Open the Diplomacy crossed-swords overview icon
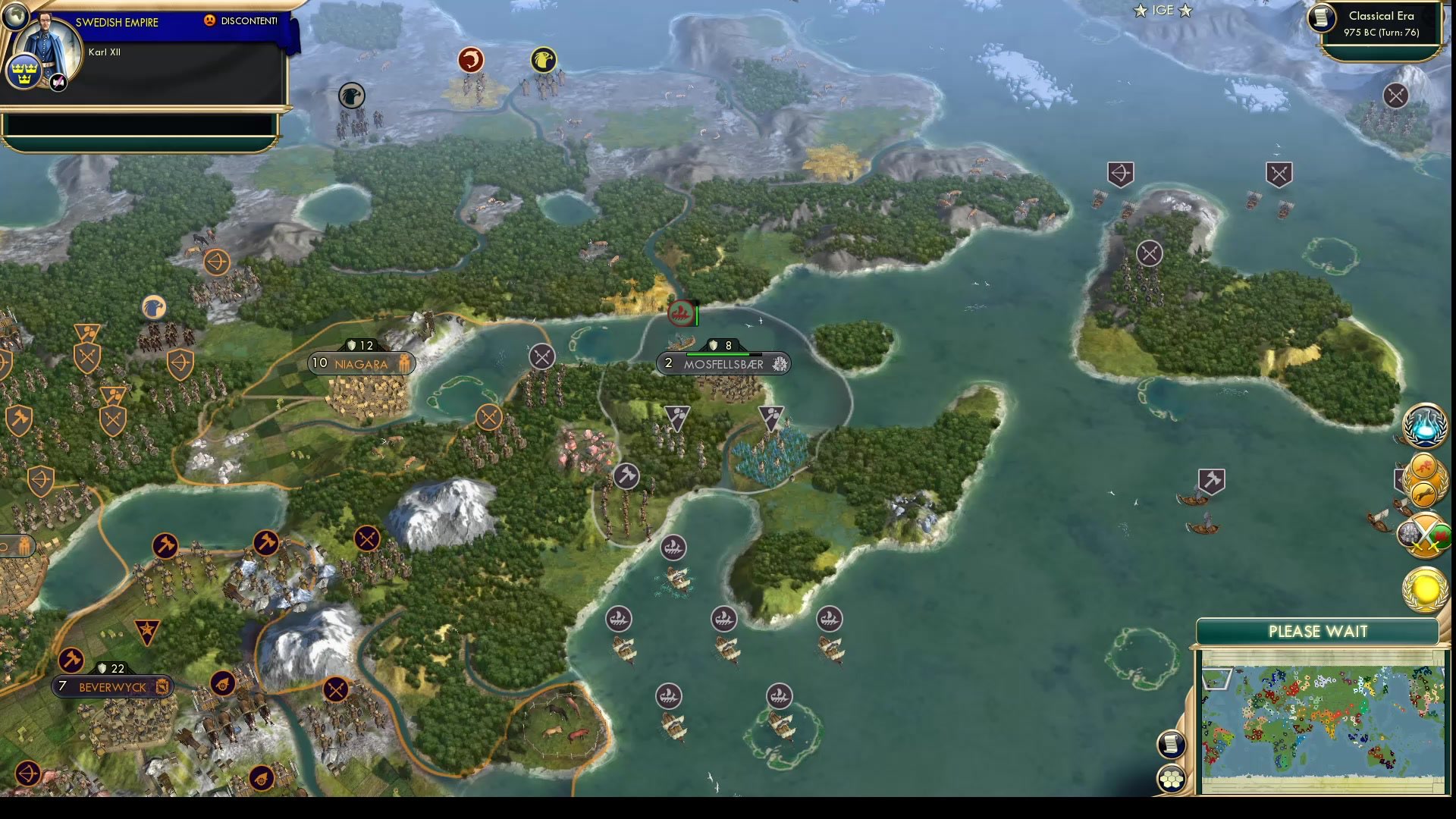Screen dimensions: 1456x819 point(1424,535)
